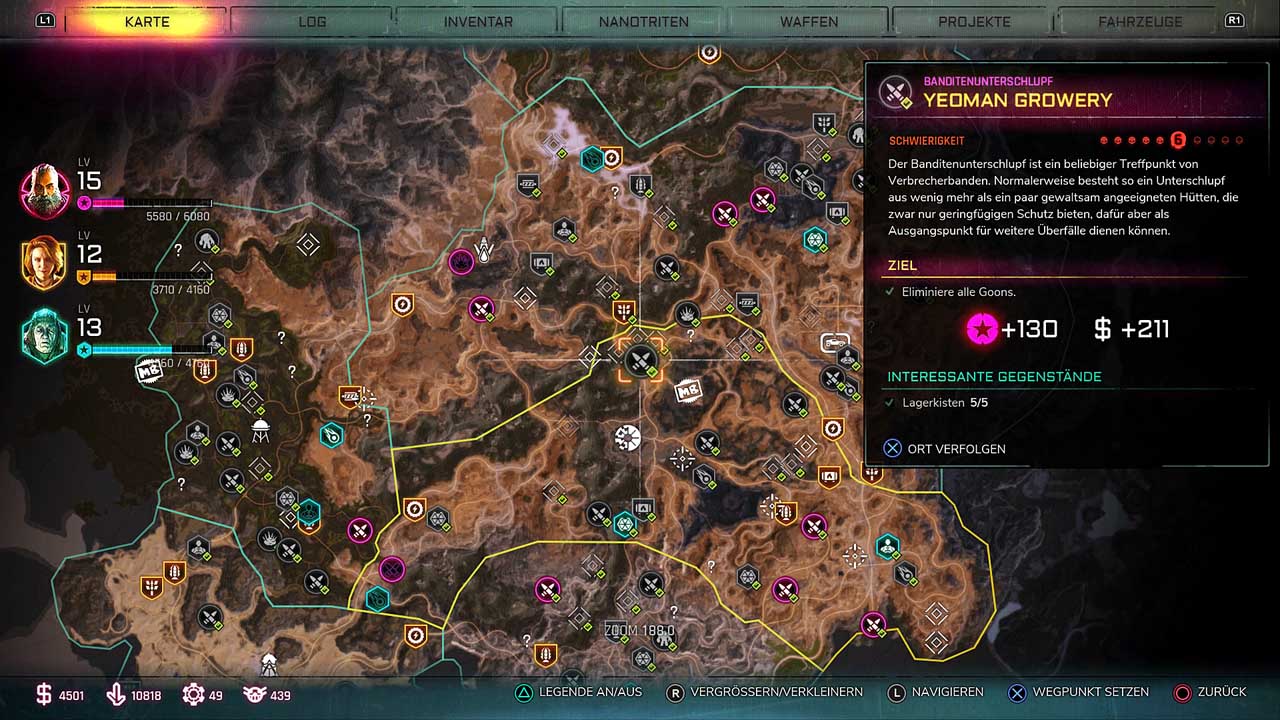Select the red-haired level 12 portrait
The height and width of the screenshot is (720, 1280).
(x=45, y=263)
